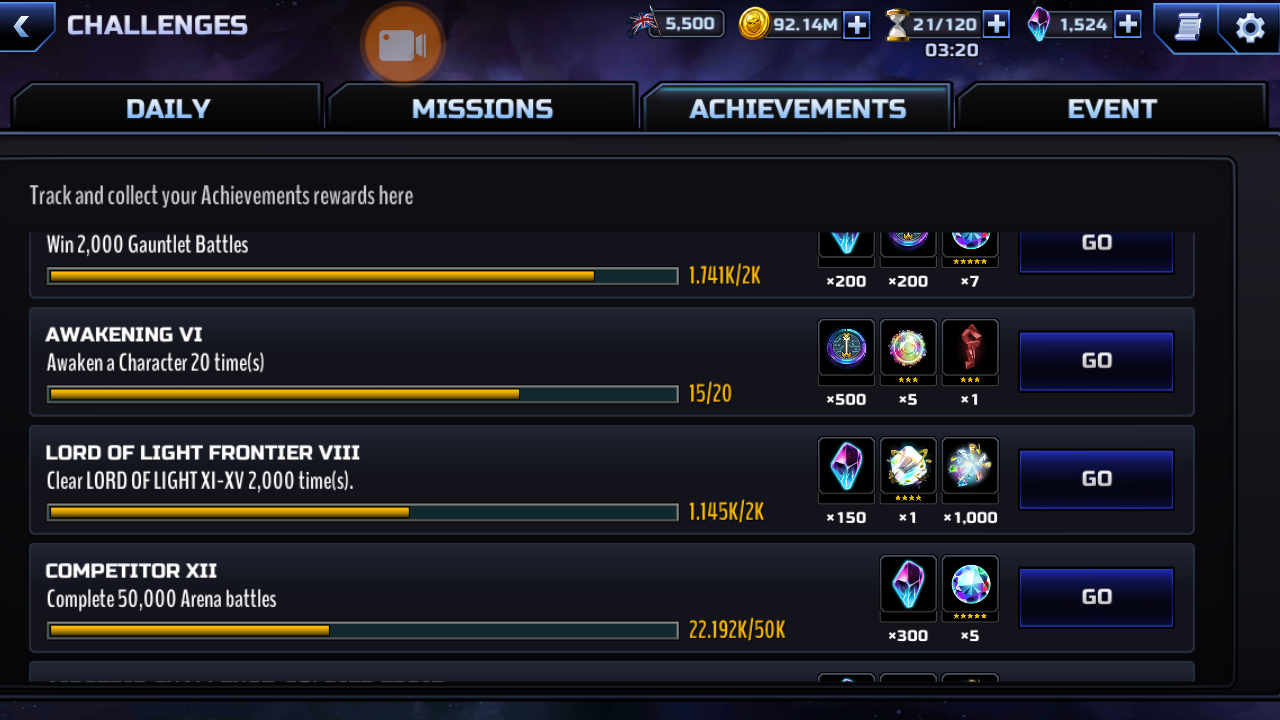Go back using the top-left arrow
Viewport: 1280px width, 720px height.
point(24,25)
